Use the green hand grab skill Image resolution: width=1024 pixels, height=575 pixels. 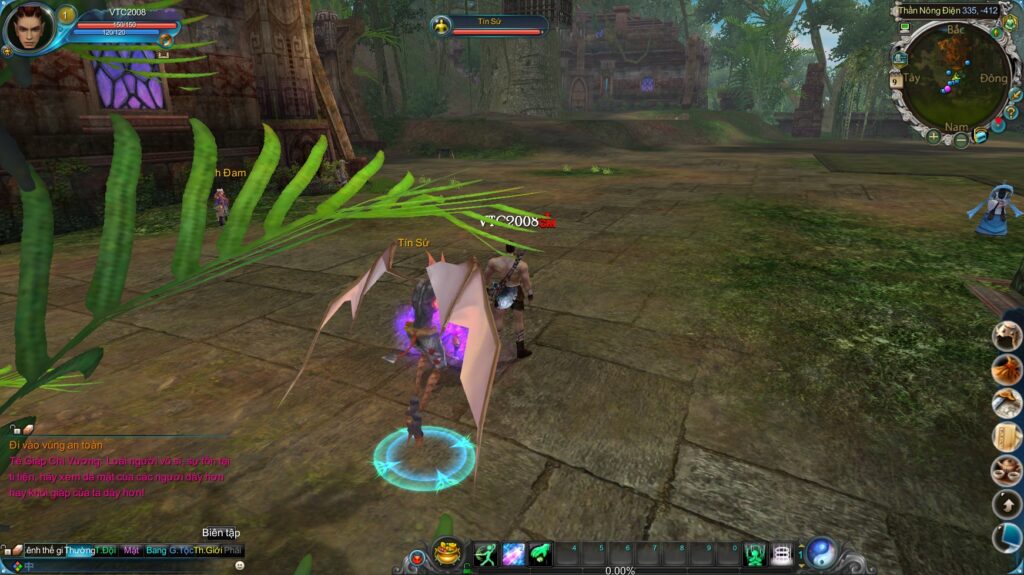pyautogui.click(x=541, y=553)
